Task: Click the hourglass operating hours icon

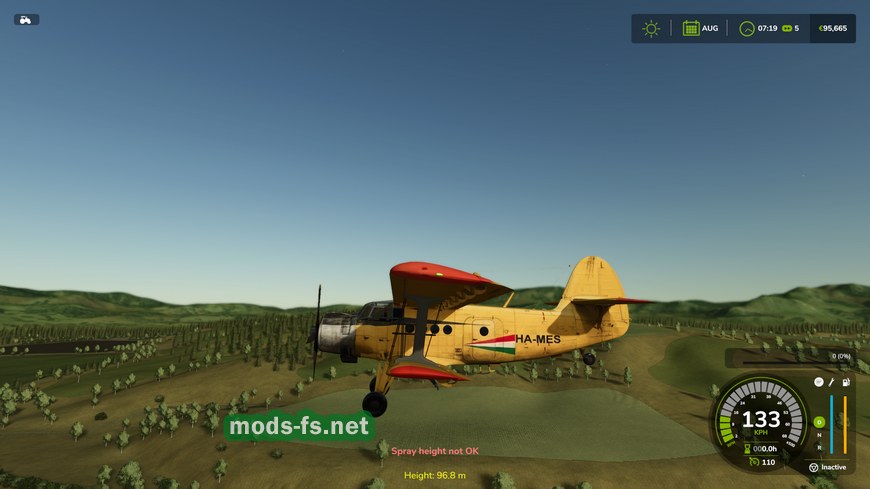Action: pyautogui.click(x=746, y=449)
